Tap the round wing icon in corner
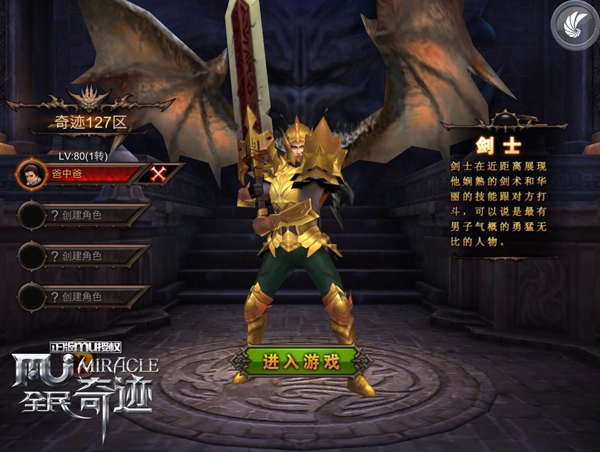600x452 pixels. pos(570,24)
